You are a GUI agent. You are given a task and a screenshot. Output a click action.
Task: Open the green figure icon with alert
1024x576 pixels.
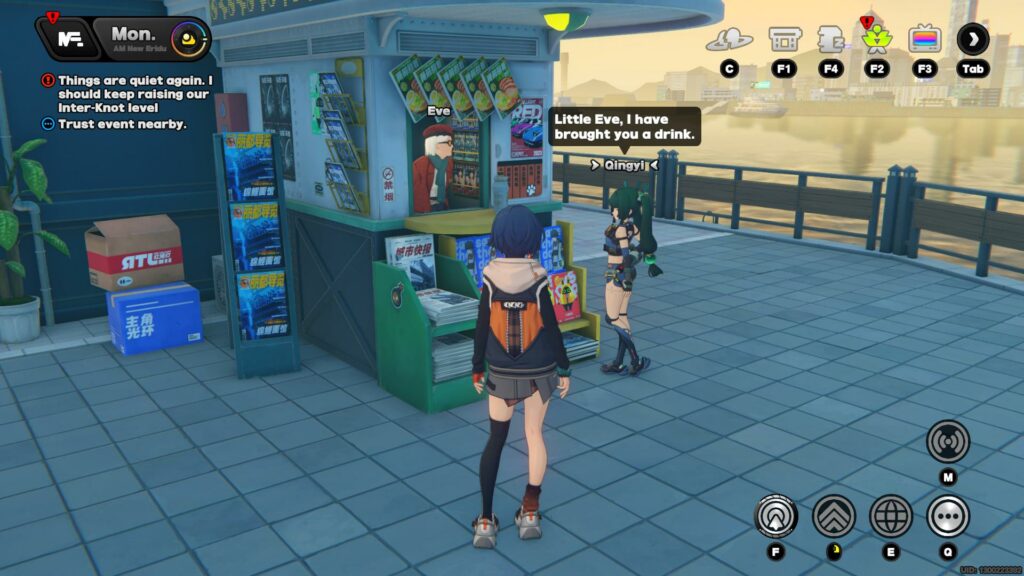[x=877, y=40]
